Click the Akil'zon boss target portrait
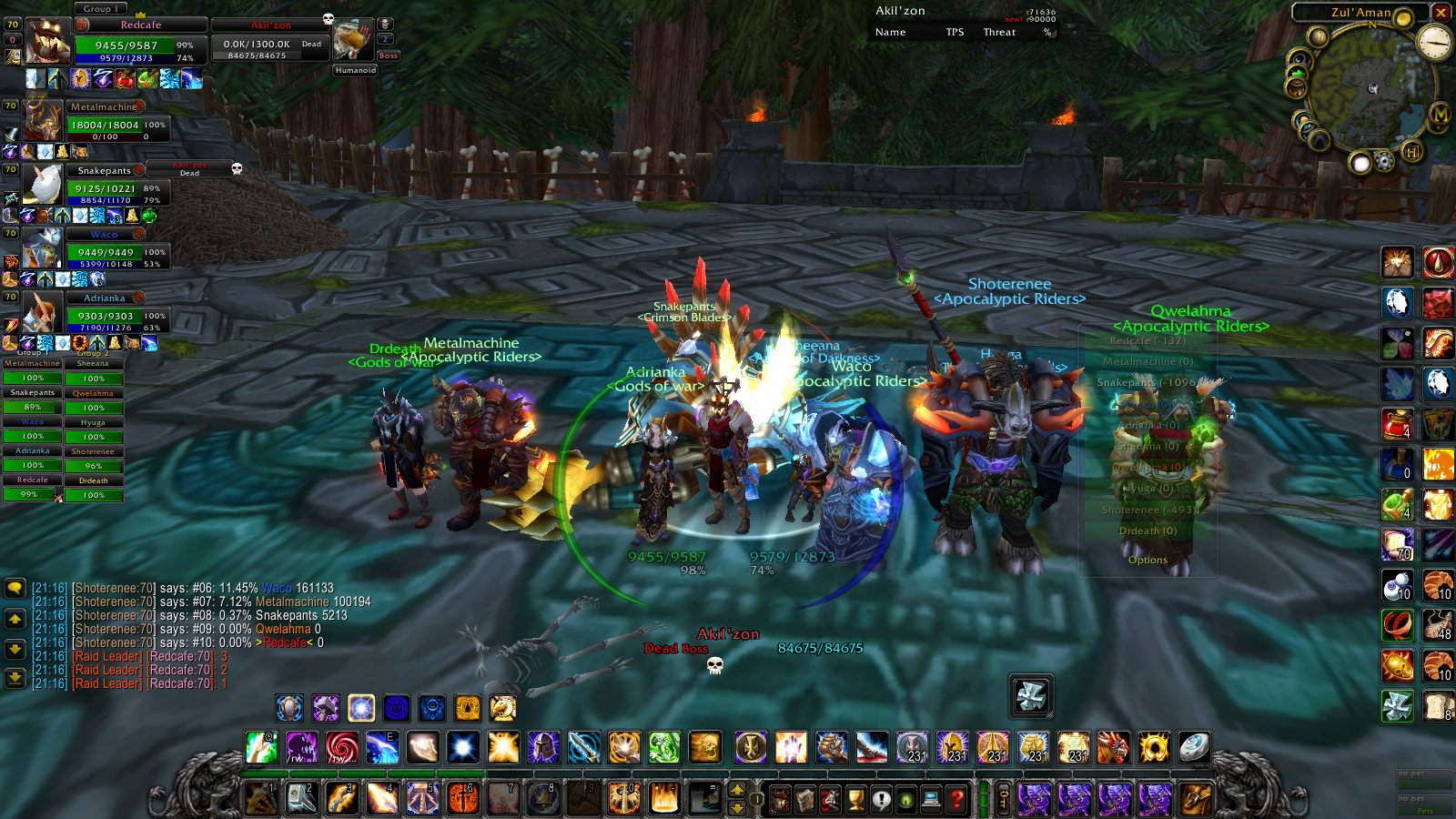The image size is (1456, 819). [352, 41]
